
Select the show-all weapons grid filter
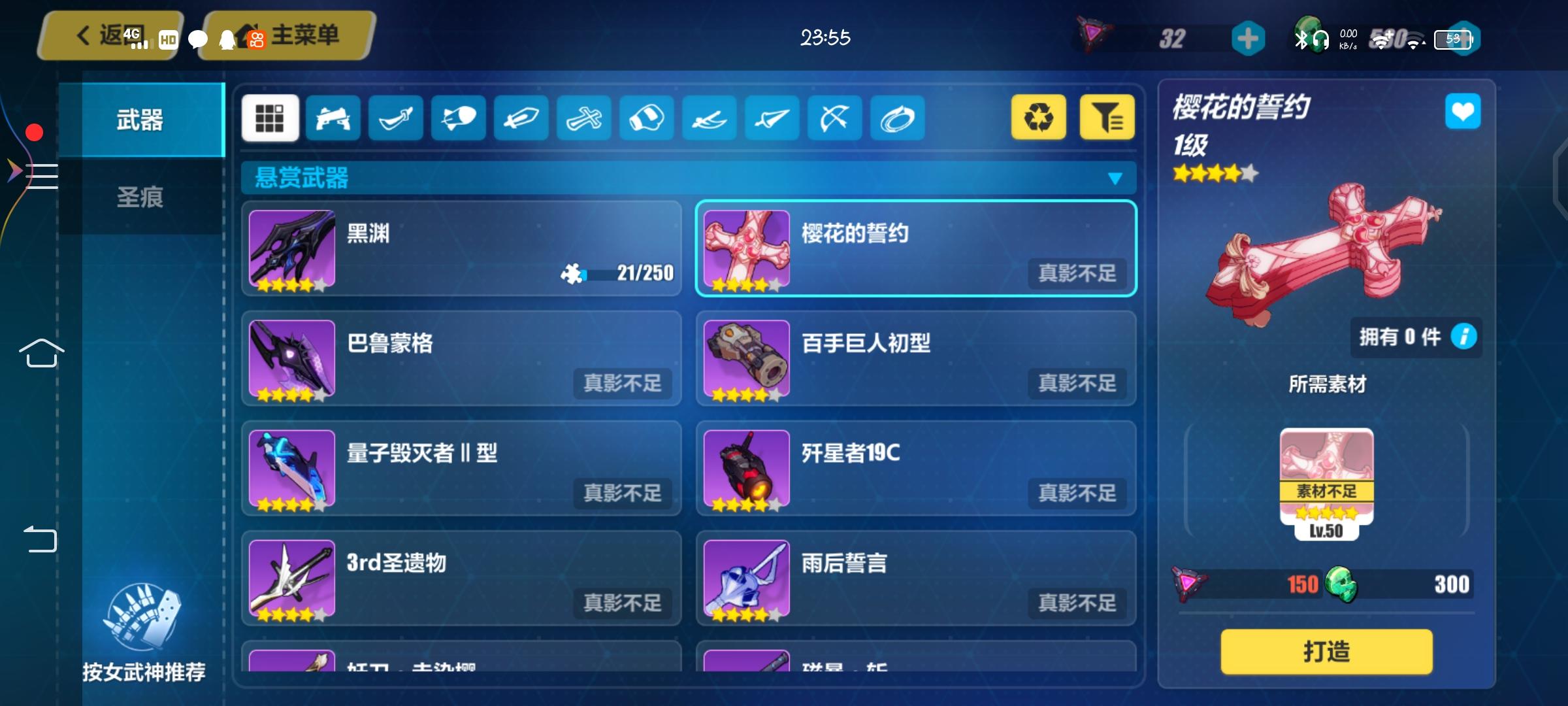[x=270, y=118]
